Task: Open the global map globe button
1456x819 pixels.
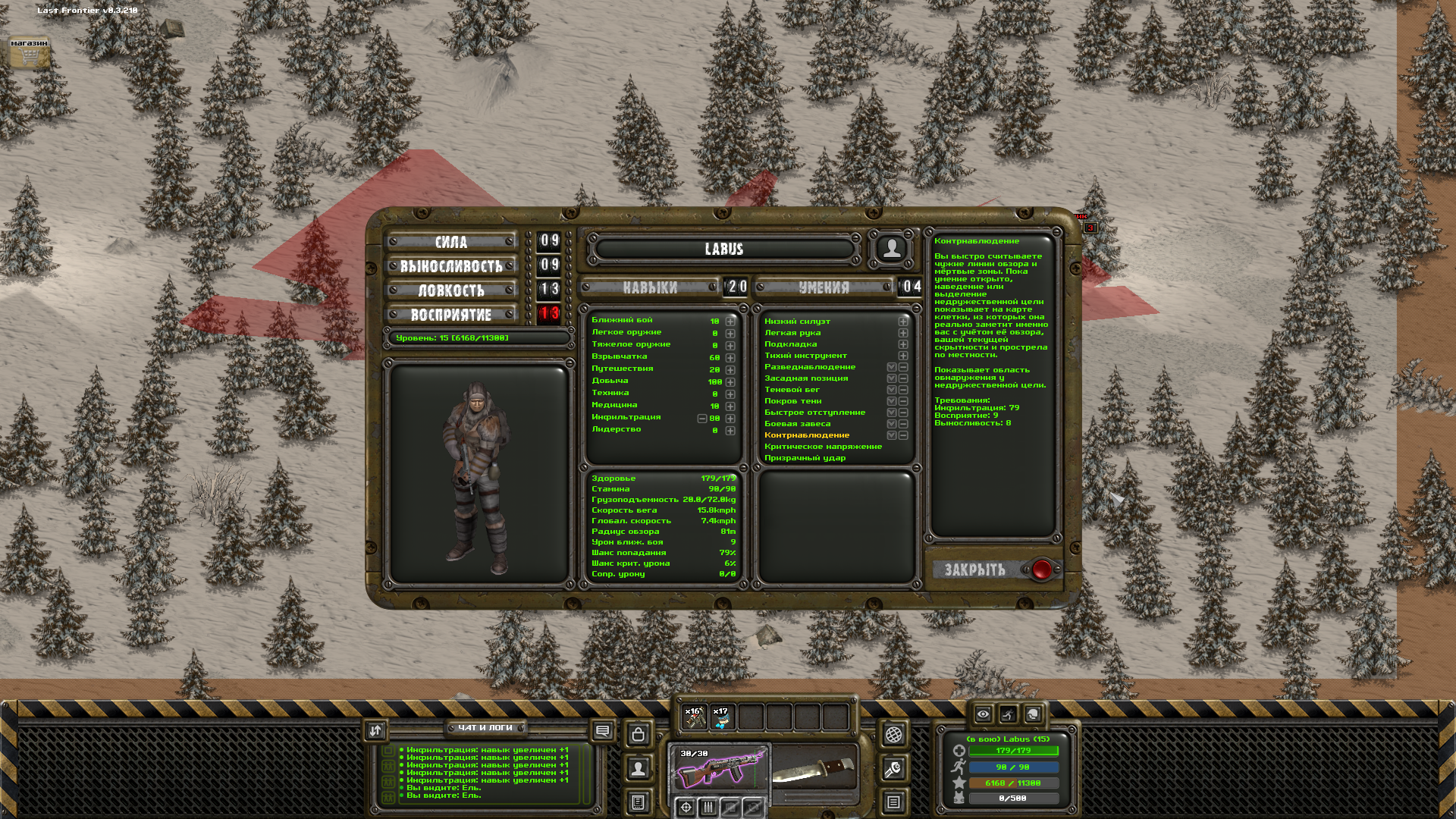Action: 893,734
